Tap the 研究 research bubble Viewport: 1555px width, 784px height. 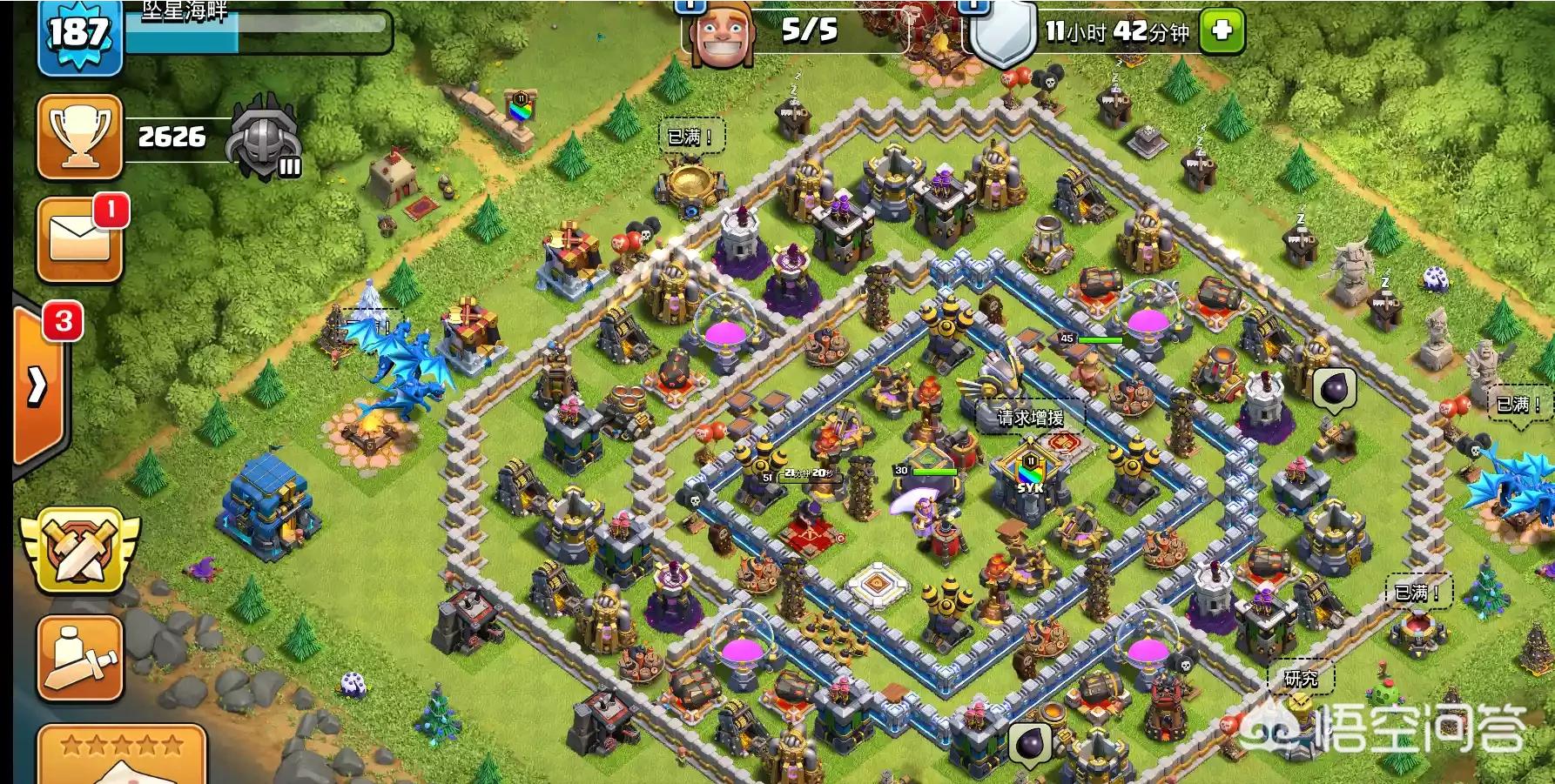tap(1301, 679)
